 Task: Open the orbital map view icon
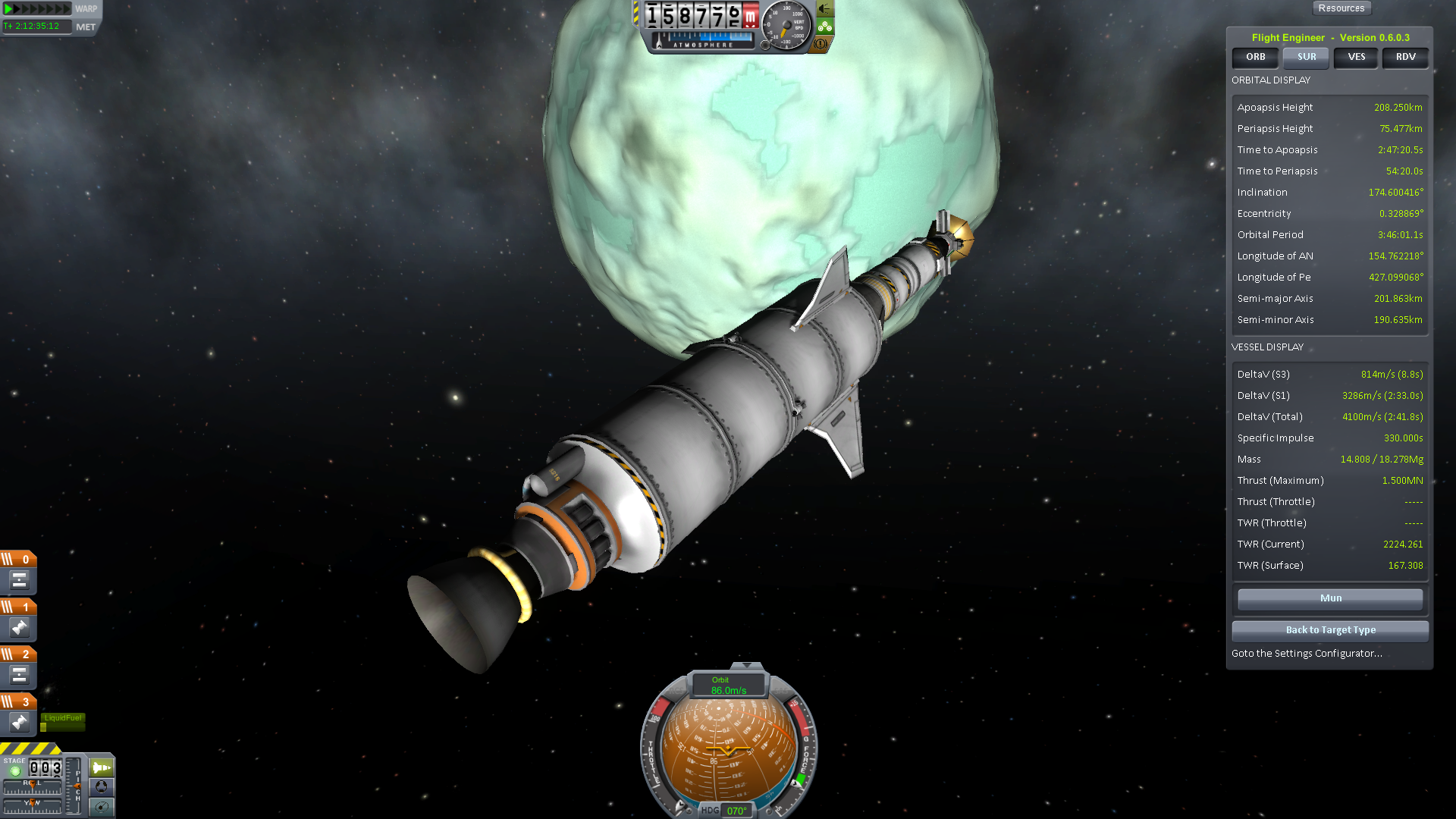tap(102, 807)
